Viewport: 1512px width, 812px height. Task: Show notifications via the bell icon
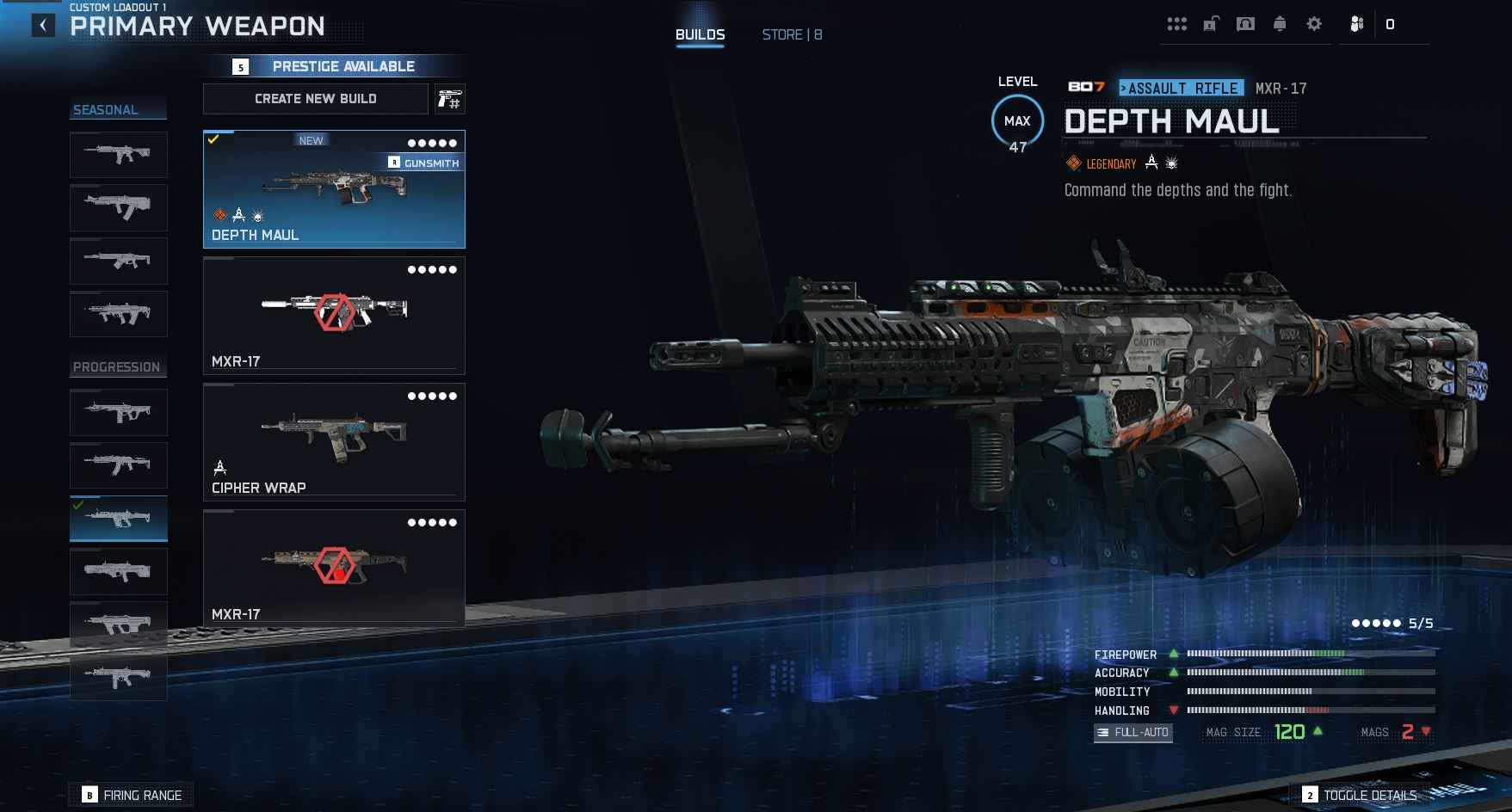pos(1280,24)
